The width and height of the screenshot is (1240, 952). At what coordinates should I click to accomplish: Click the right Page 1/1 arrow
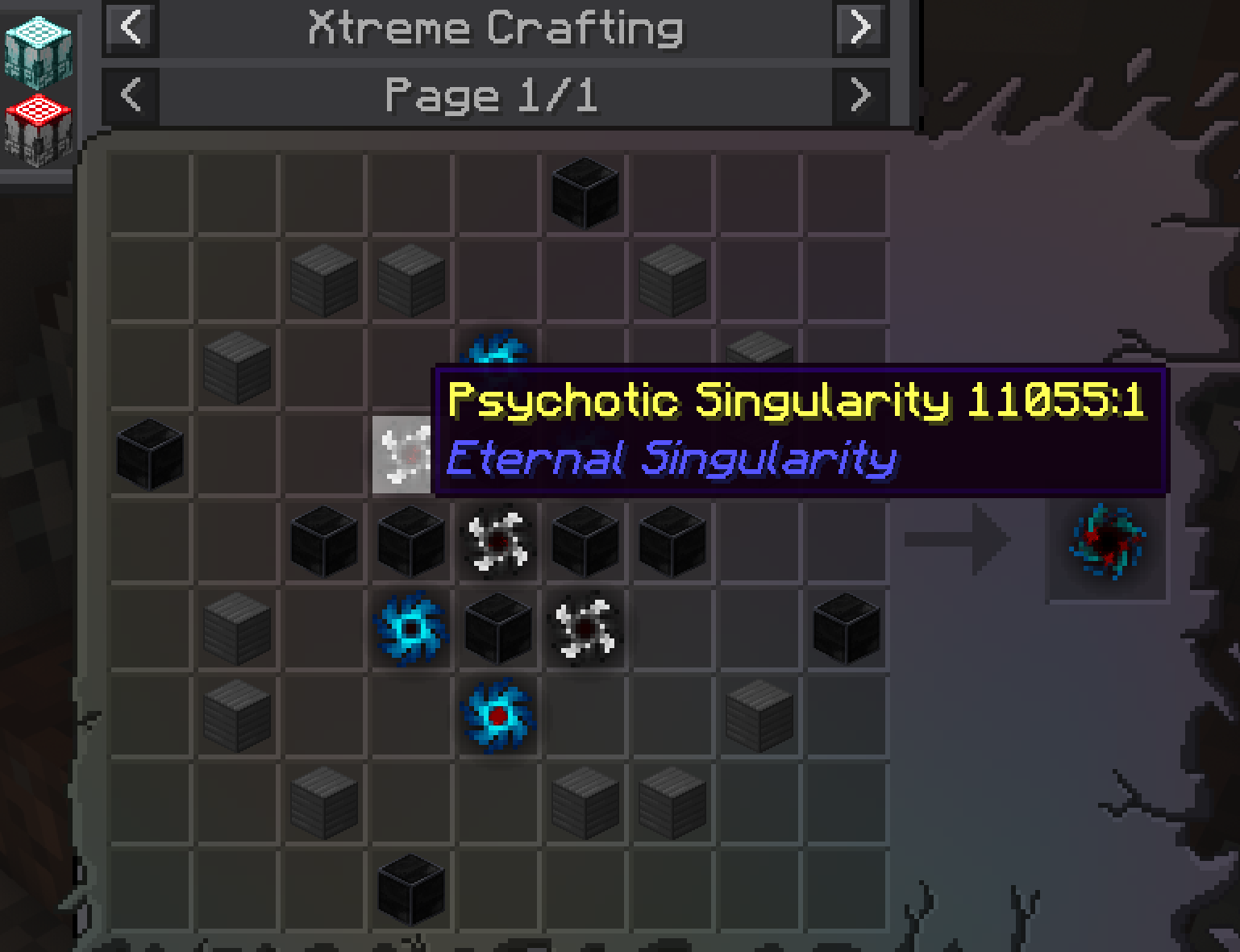[859, 95]
